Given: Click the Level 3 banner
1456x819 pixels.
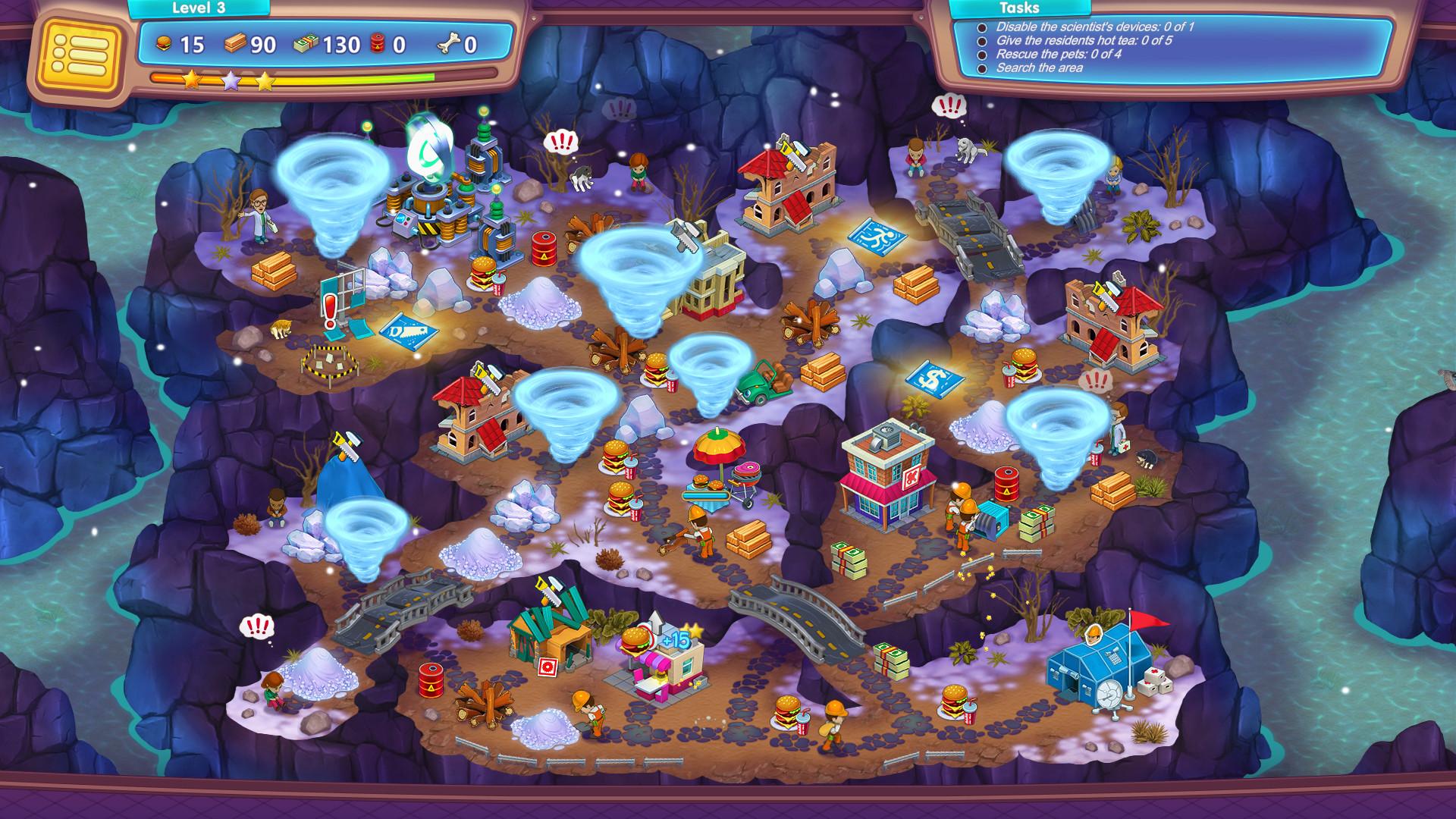Looking at the screenshot, I should [199, 8].
